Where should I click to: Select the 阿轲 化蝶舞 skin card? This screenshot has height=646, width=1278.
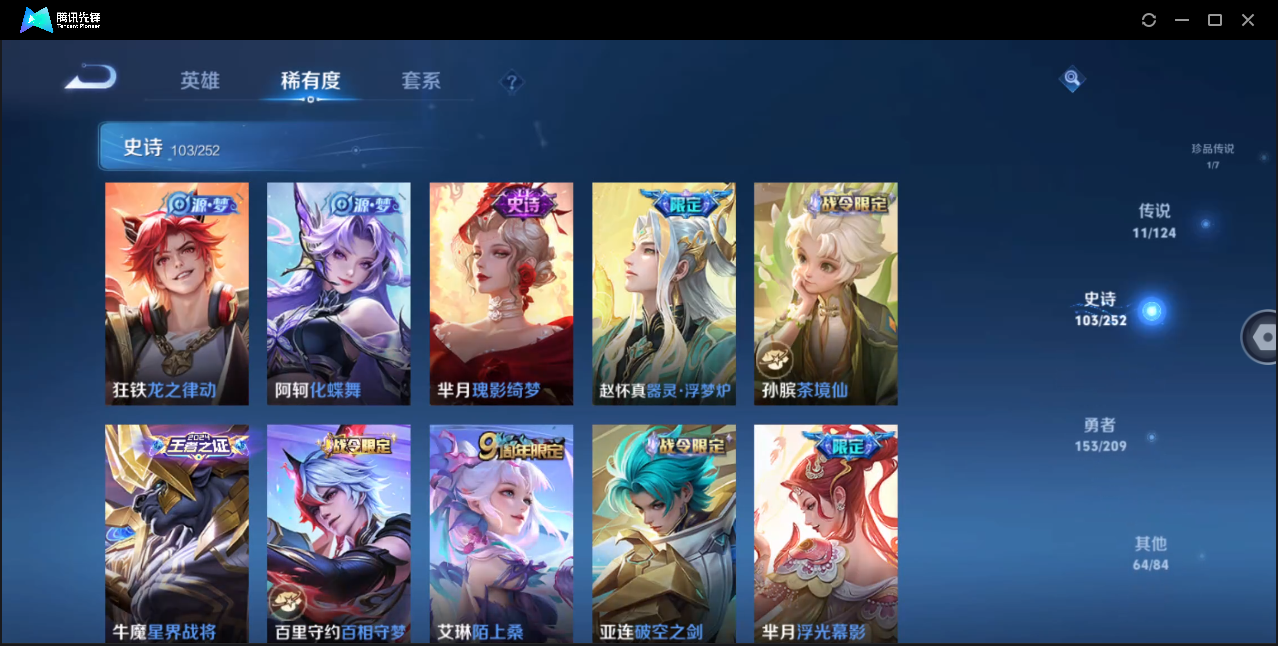(x=339, y=293)
